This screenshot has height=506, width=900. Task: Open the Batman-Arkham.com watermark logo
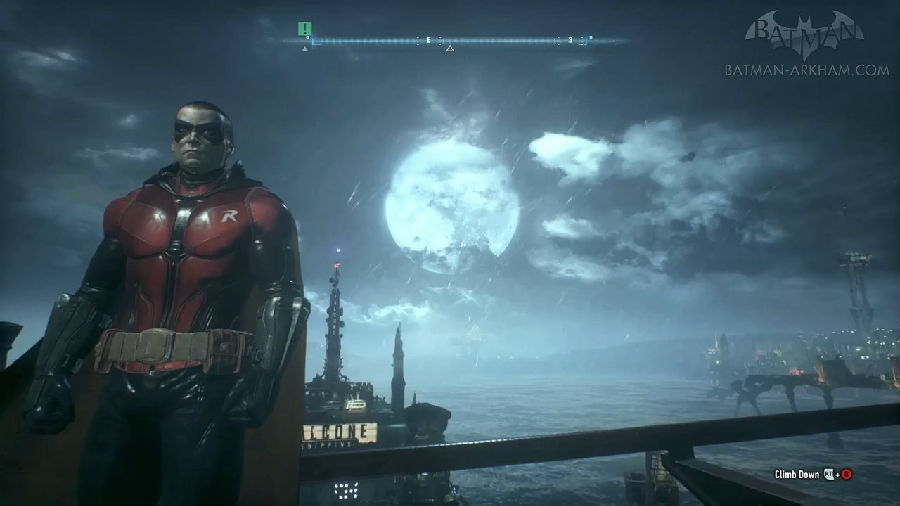point(805,45)
